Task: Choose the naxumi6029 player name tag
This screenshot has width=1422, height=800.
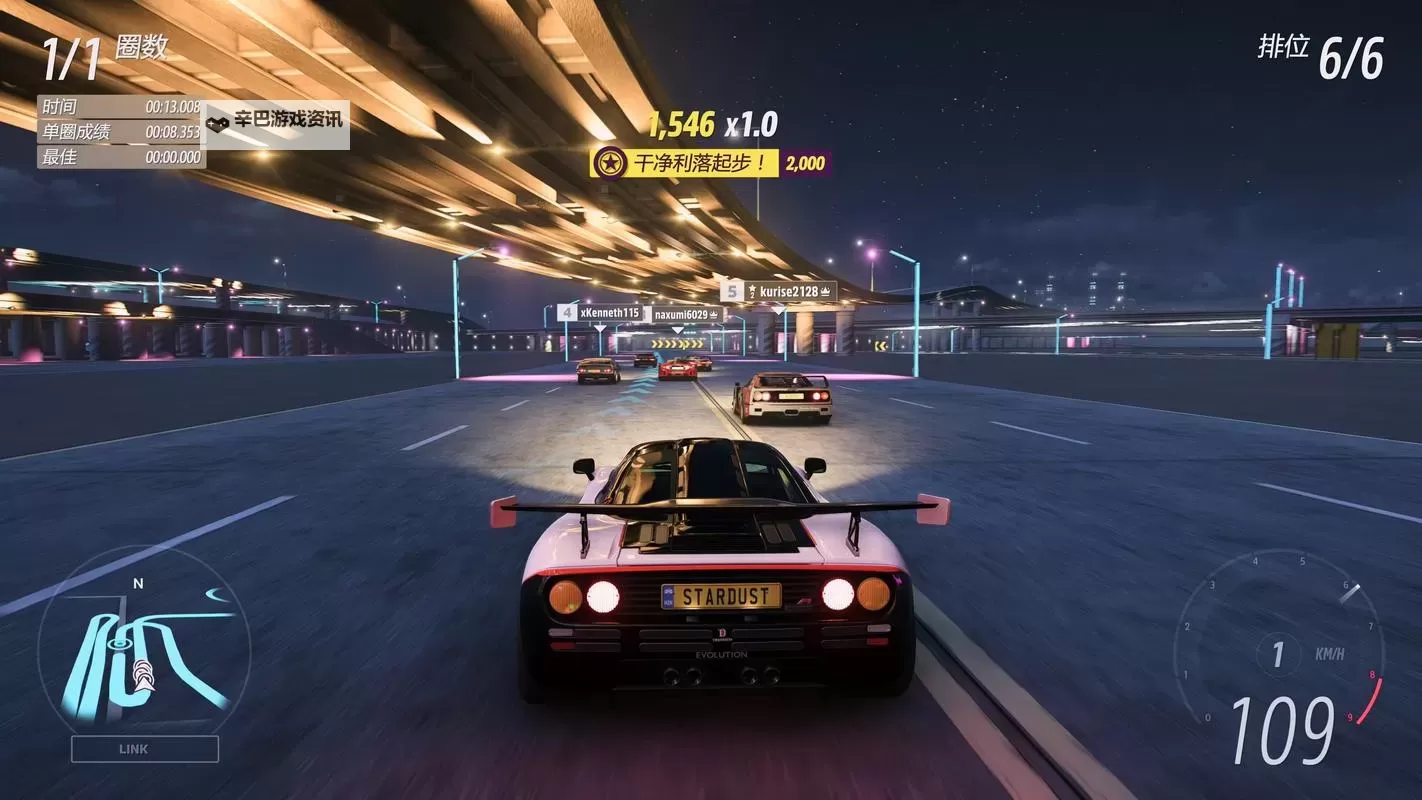Action: 686,315
